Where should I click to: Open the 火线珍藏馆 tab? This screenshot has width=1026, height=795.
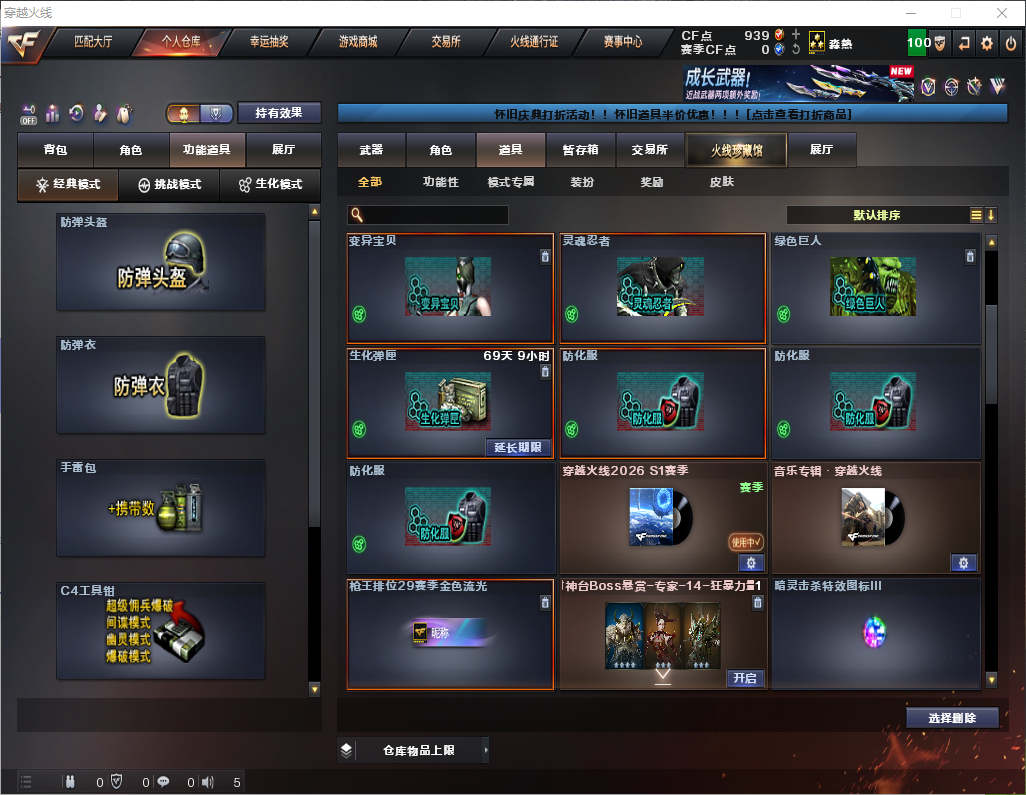pyautogui.click(x=736, y=150)
